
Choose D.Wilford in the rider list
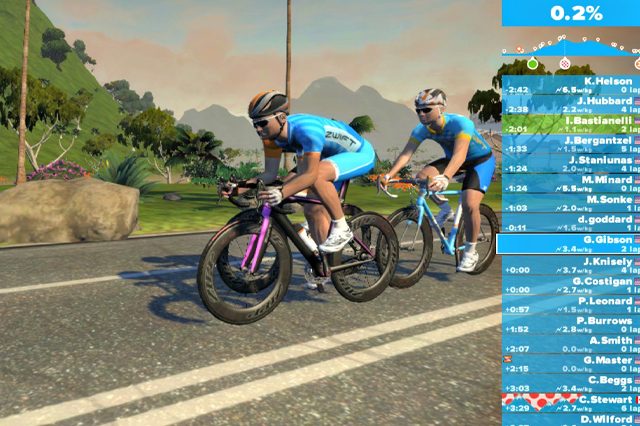pyautogui.click(x=570, y=420)
